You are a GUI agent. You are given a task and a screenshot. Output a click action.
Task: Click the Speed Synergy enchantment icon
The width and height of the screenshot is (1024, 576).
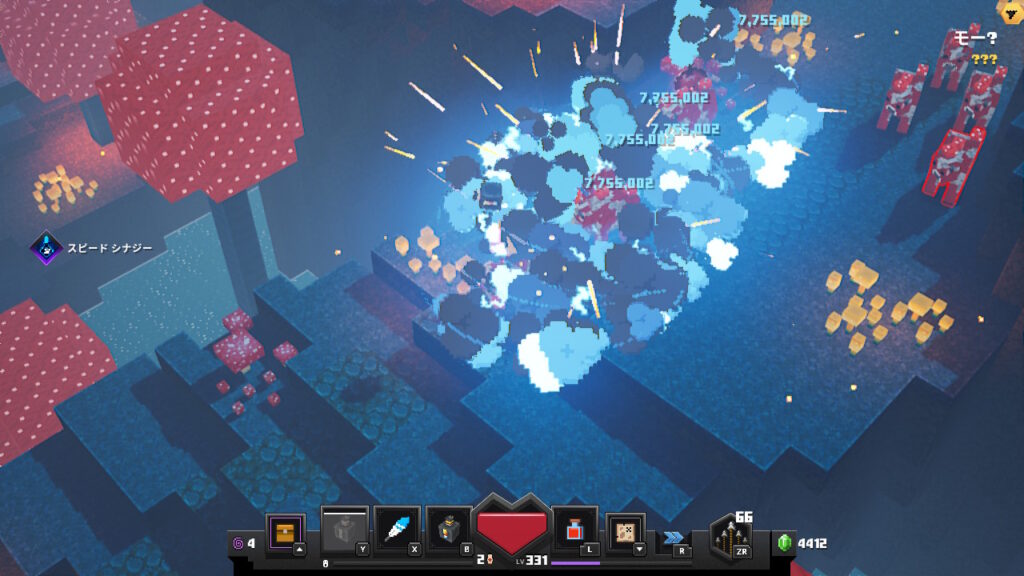pos(46,247)
